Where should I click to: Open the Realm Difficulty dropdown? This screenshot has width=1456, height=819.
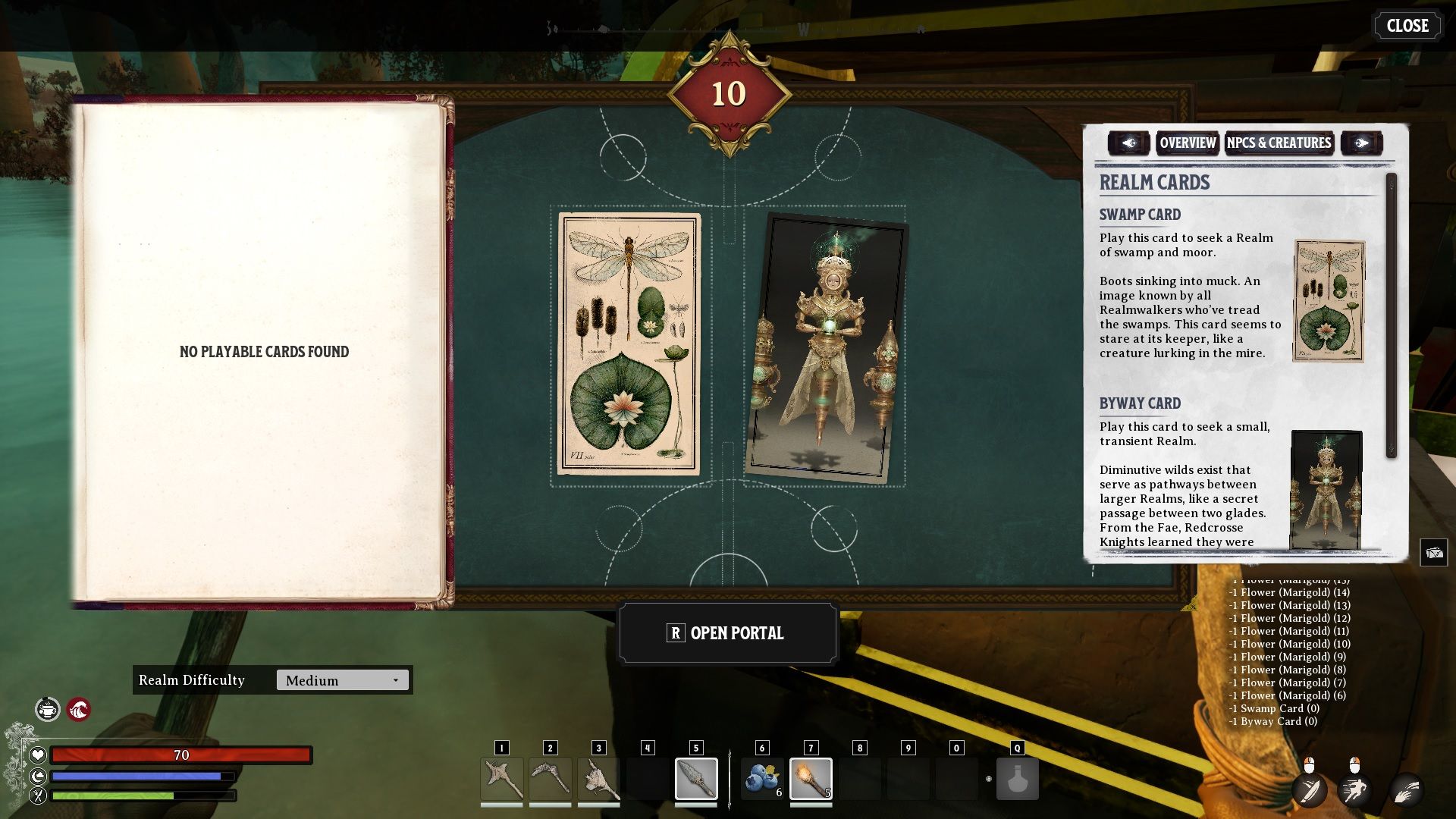(341, 680)
